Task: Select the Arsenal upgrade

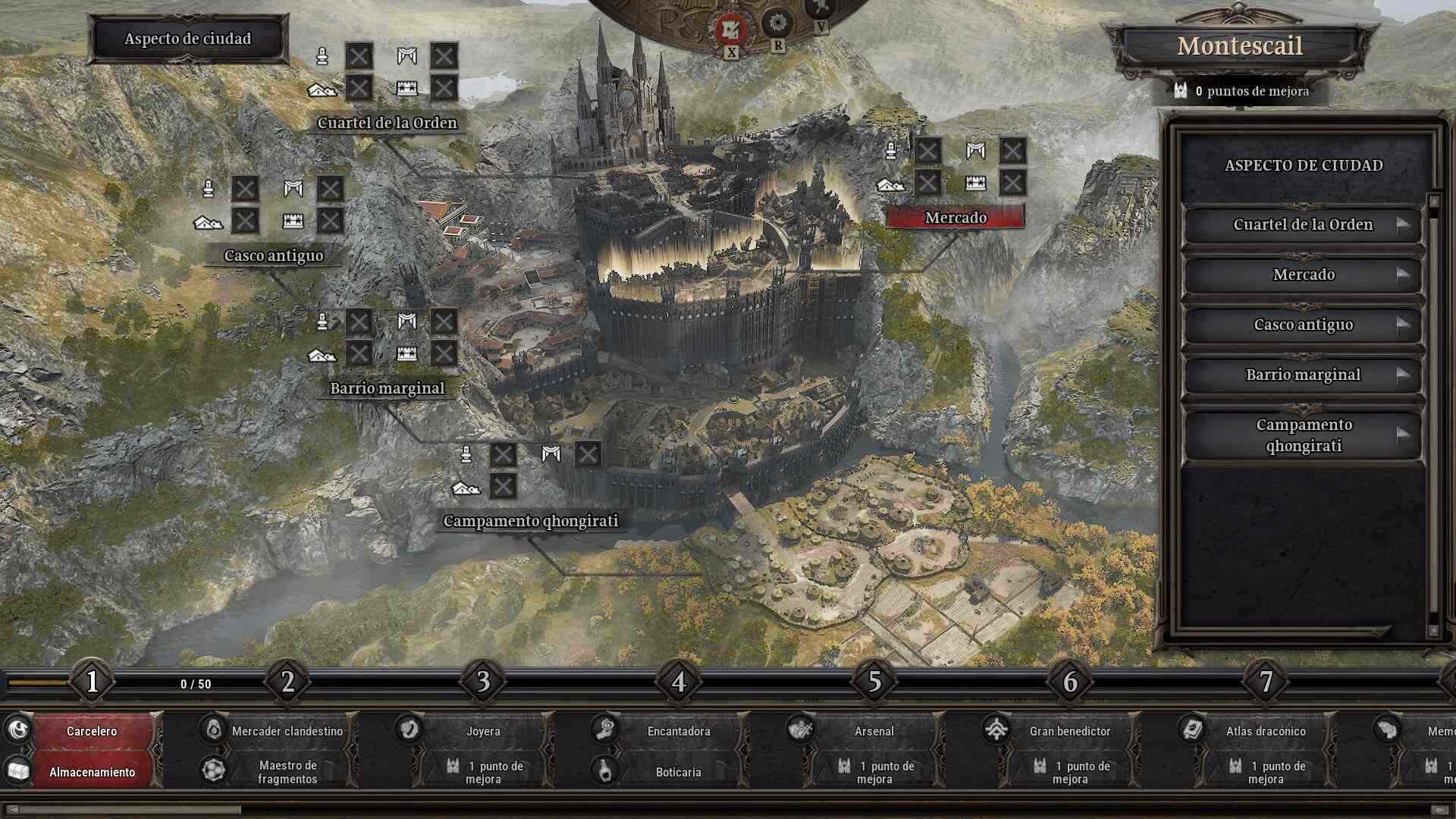Action: tap(874, 731)
